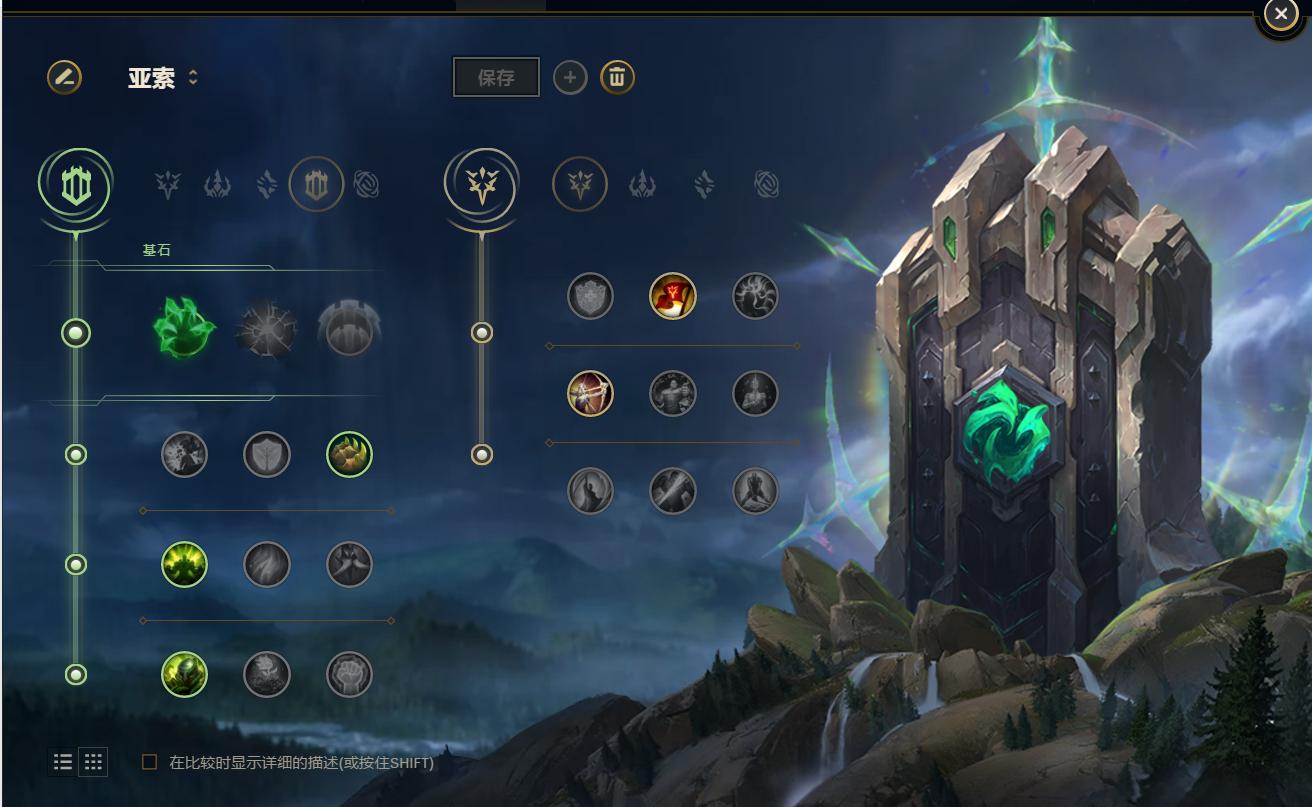Switch primary path to Inspiration
The width and height of the screenshot is (1312, 807).
tap(366, 185)
